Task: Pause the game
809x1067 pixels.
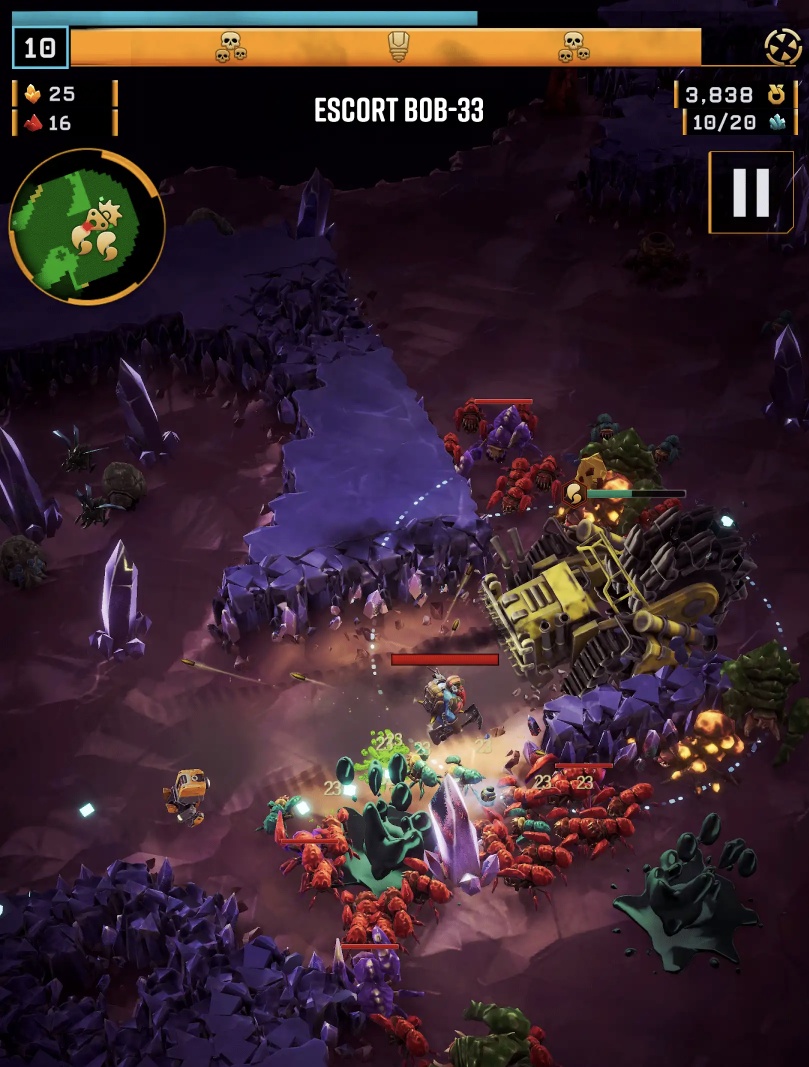Action: pyautogui.click(x=751, y=192)
